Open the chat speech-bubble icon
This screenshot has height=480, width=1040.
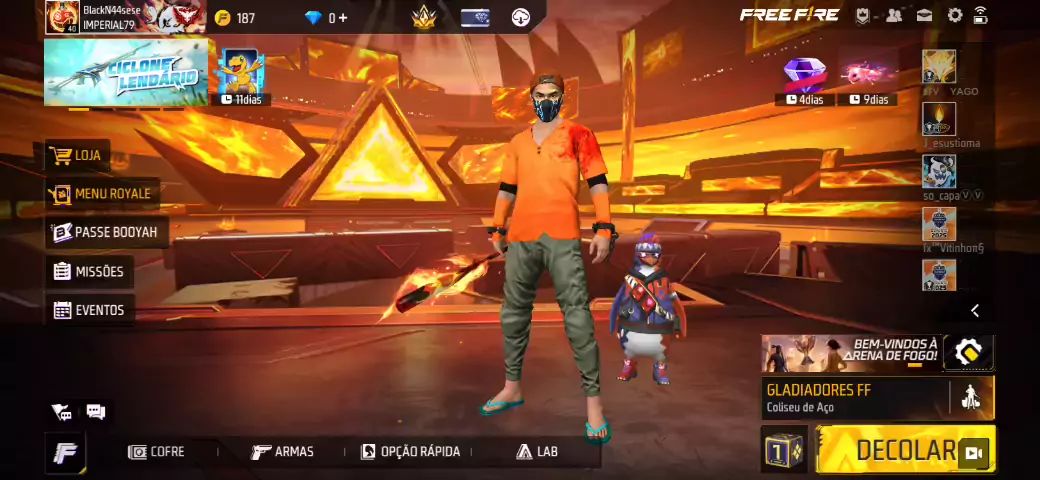coord(96,411)
